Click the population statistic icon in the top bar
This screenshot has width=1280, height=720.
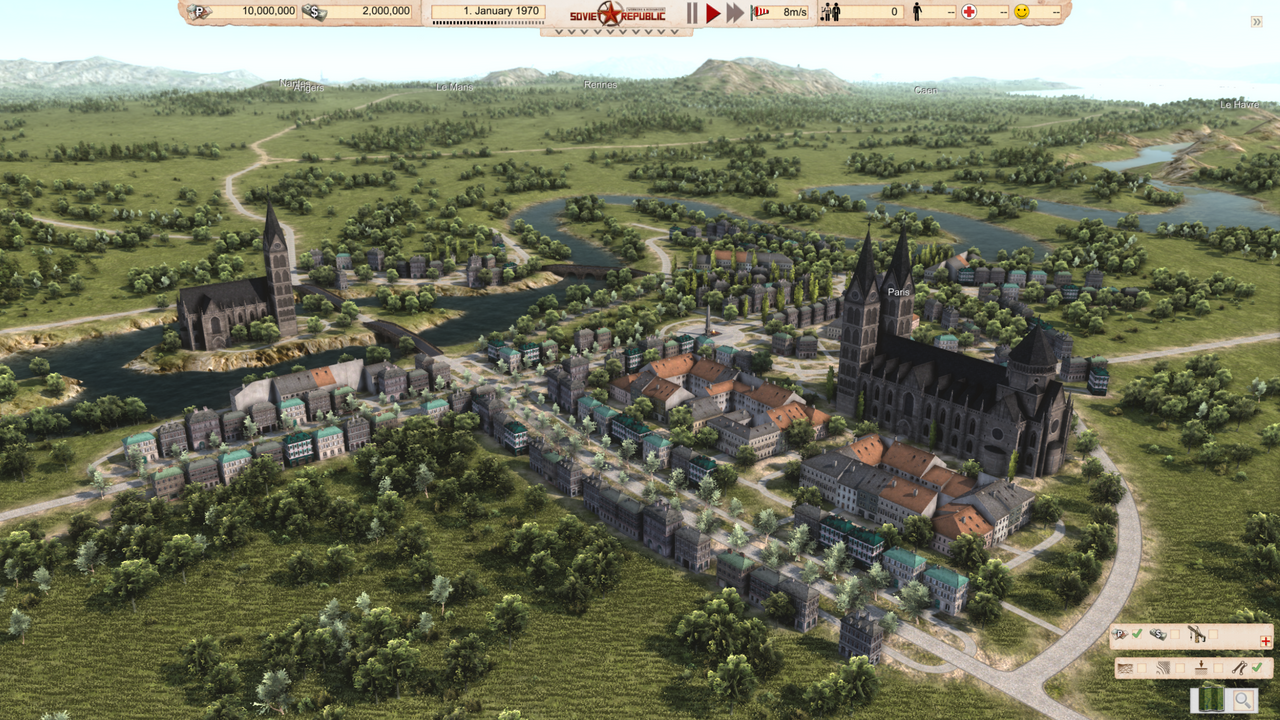click(829, 12)
